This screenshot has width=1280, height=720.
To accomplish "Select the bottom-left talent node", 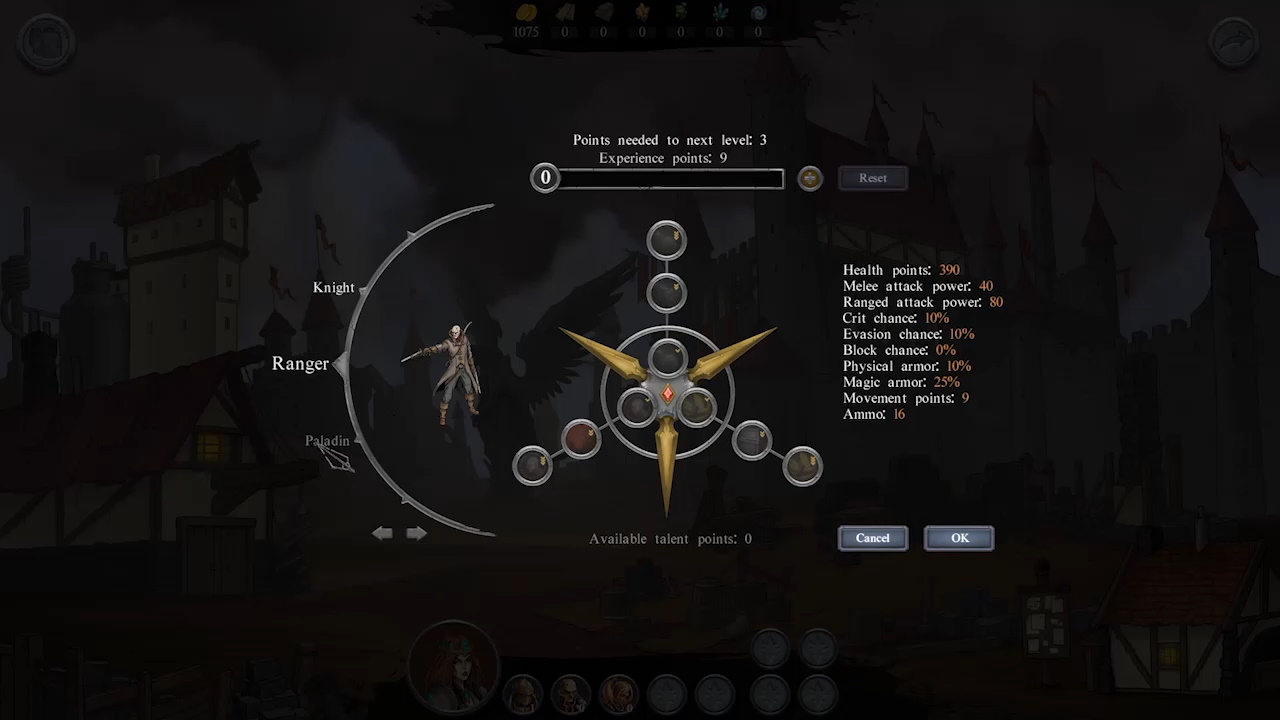I will [532, 465].
